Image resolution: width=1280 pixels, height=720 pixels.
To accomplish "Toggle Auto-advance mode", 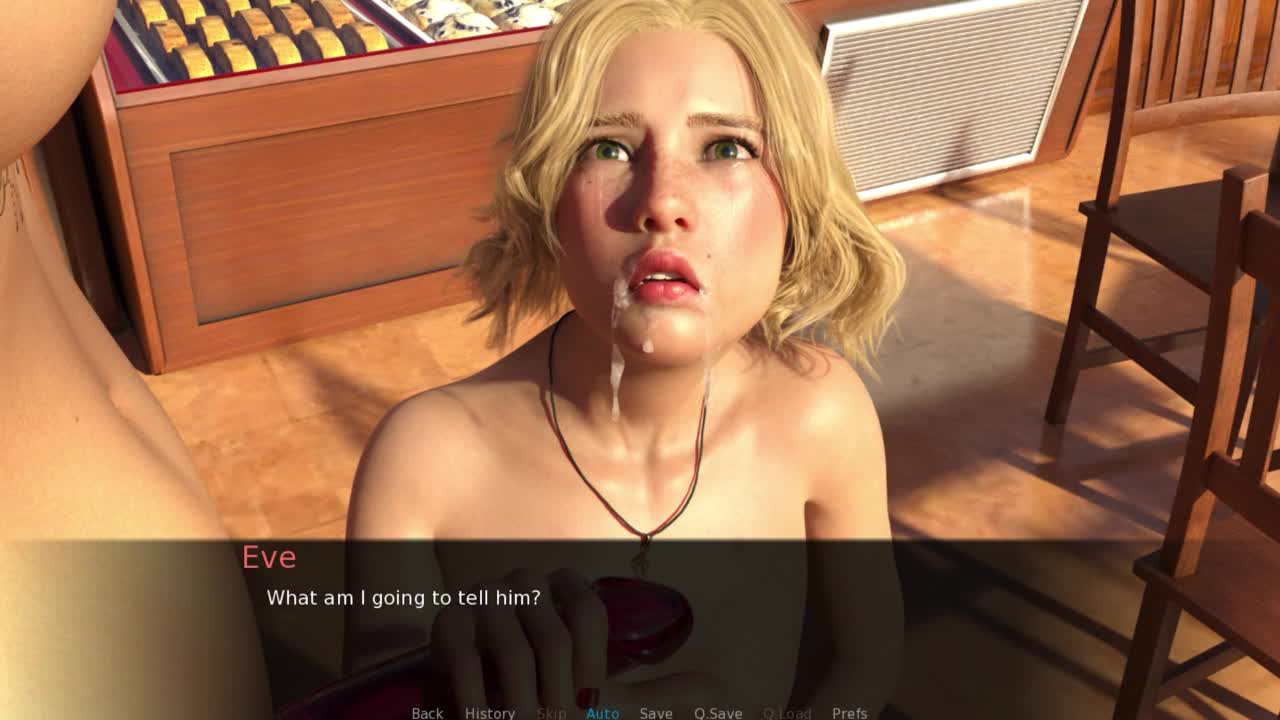I will 602,713.
